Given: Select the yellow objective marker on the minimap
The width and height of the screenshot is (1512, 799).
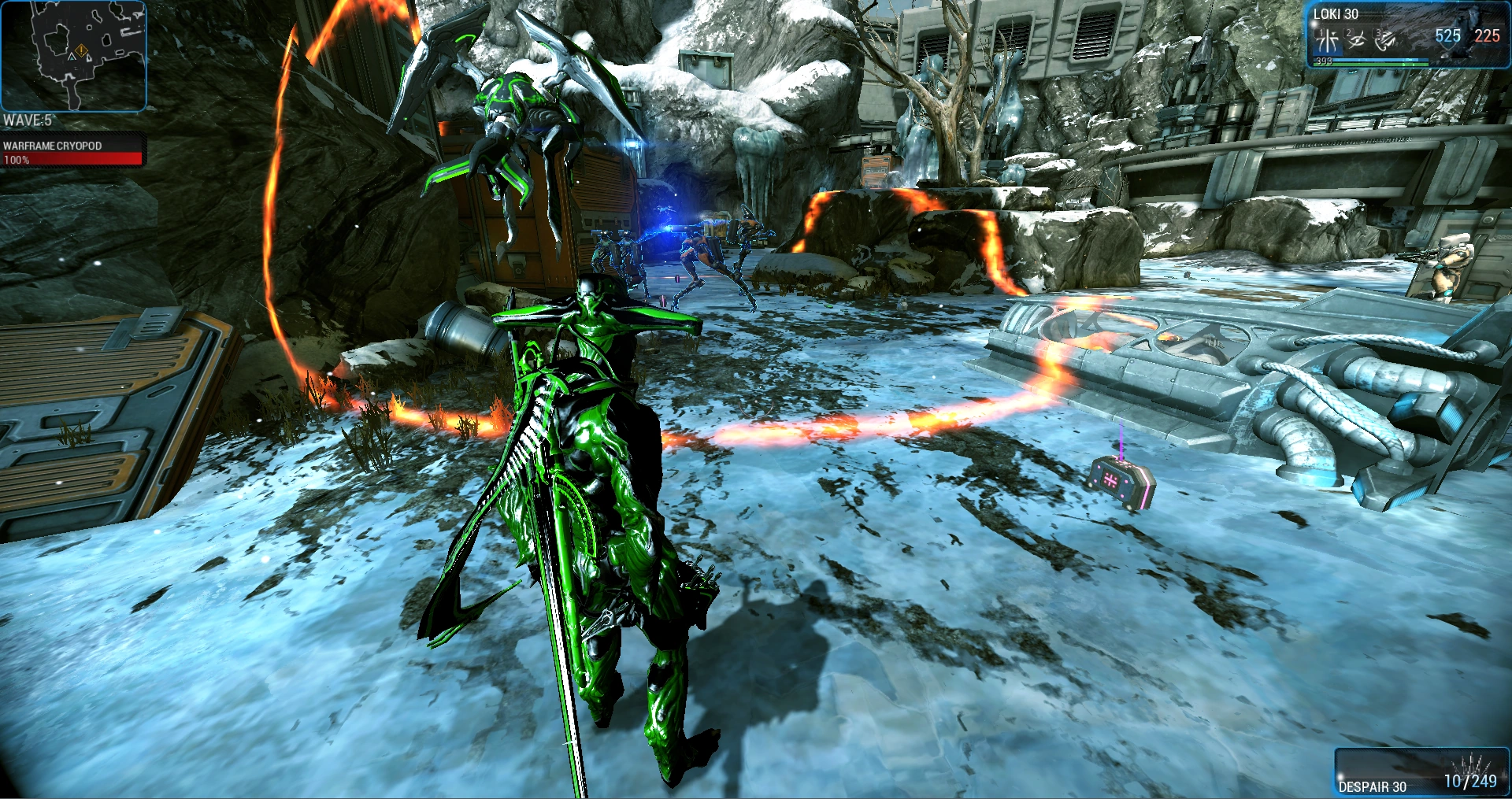Looking at the screenshot, I should (81, 51).
